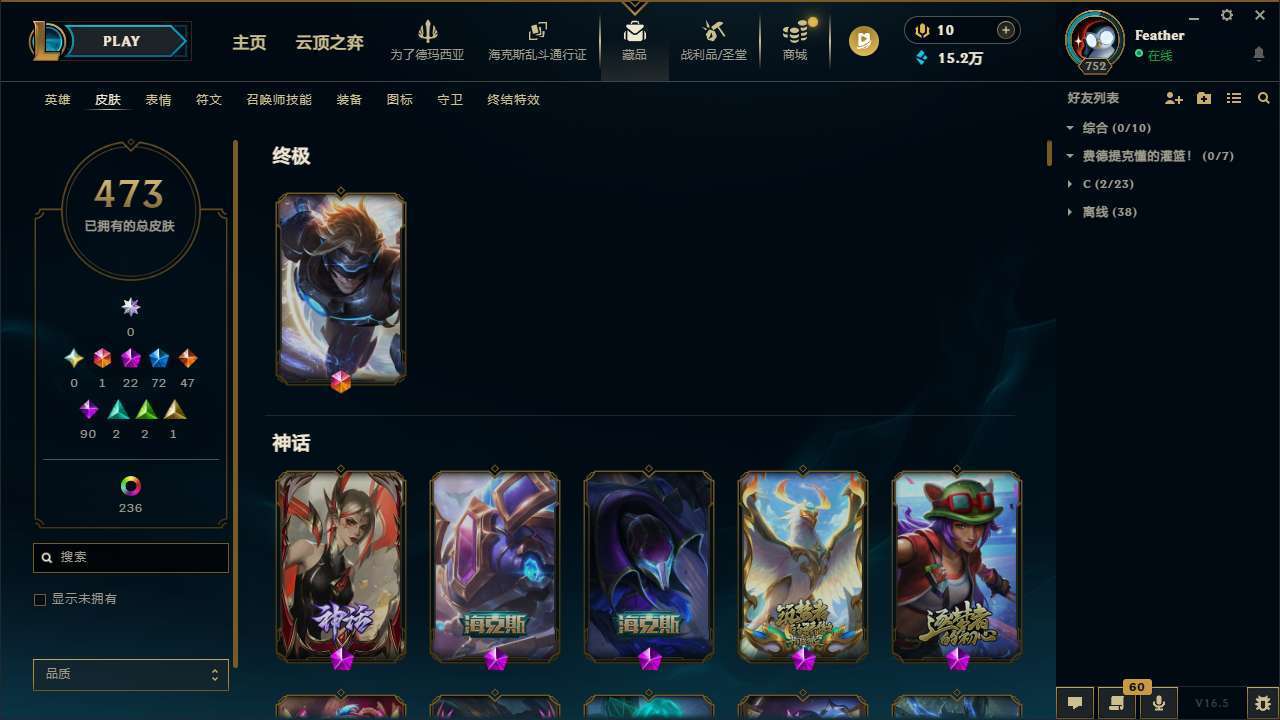This screenshot has height=720, width=1280.
Task: Enable the 显示未拥有 checkbox
Action: pos(40,599)
